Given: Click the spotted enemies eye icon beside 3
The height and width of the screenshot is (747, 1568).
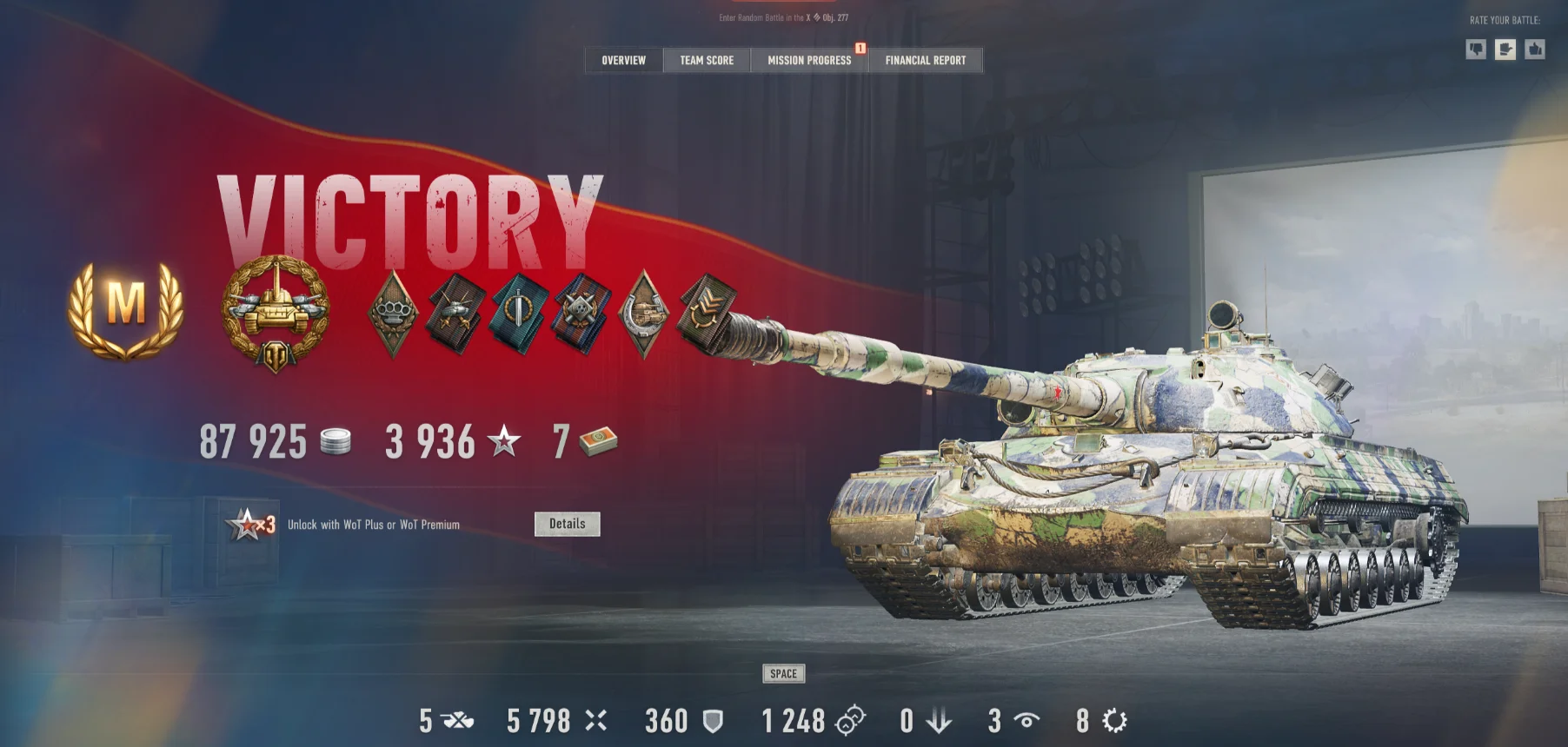Looking at the screenshot, I should click(x=1027, y=720).
